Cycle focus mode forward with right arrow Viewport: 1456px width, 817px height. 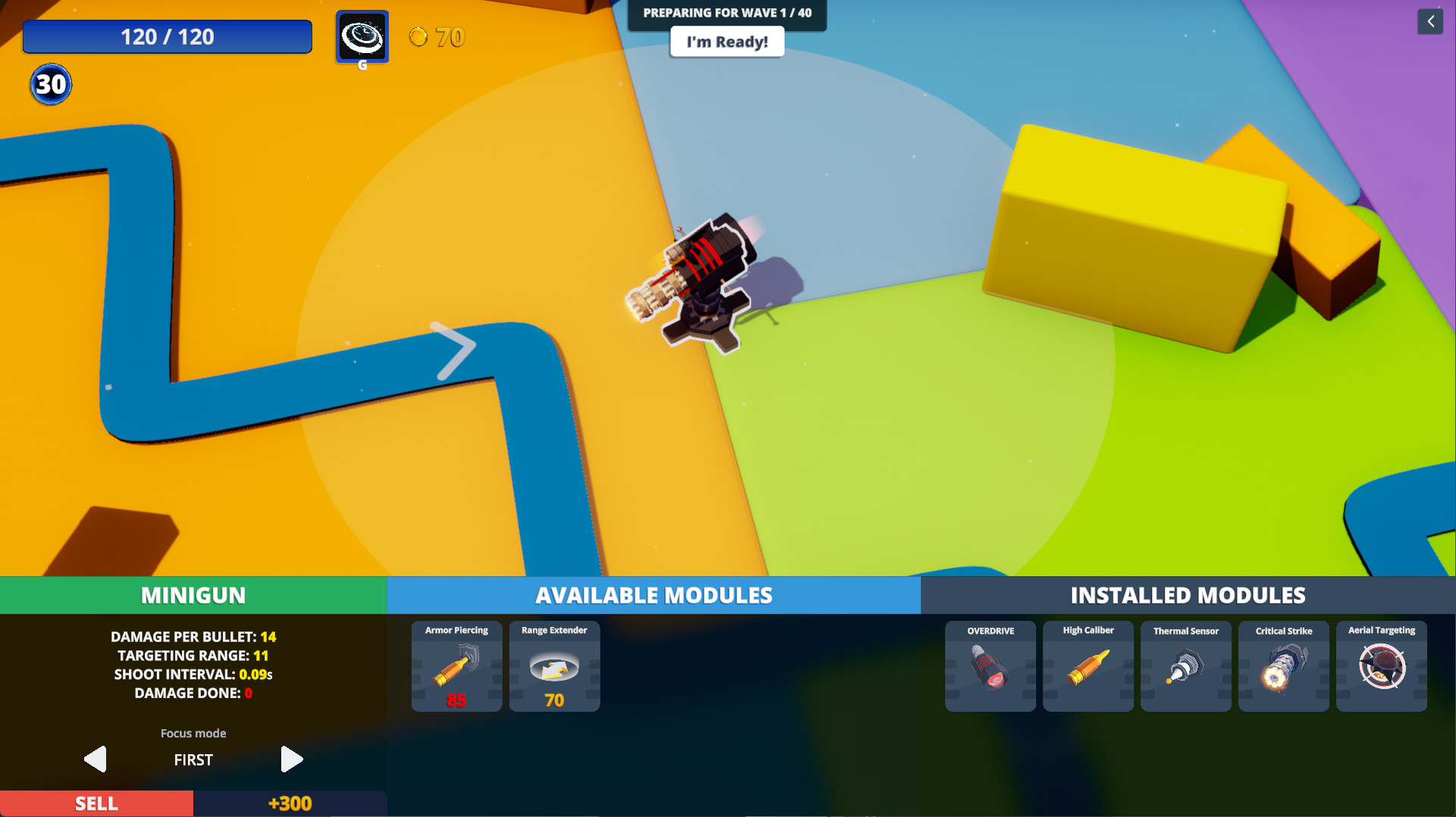(x=292, y=759)
